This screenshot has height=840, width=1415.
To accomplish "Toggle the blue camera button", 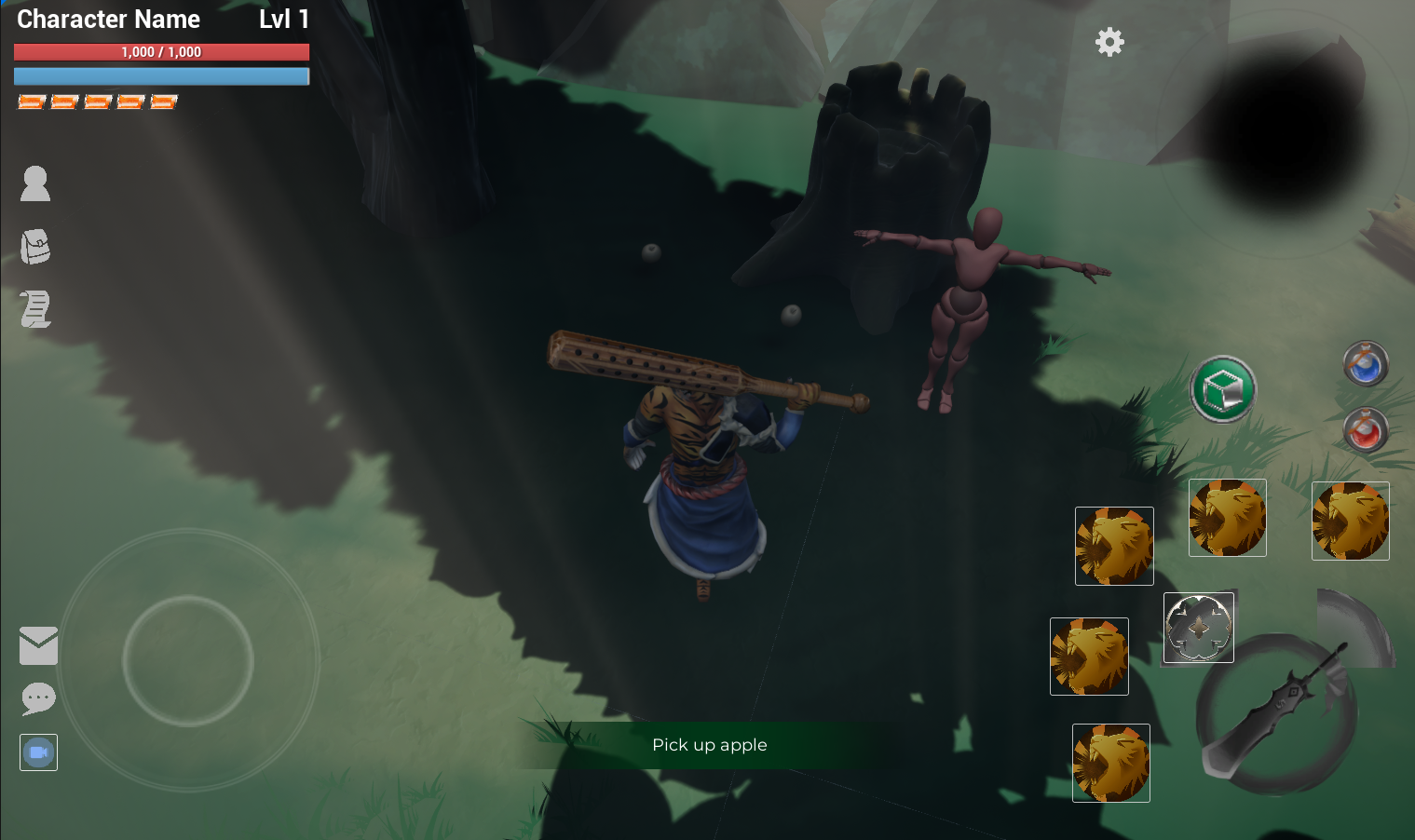I will click(x=38, y=752).
